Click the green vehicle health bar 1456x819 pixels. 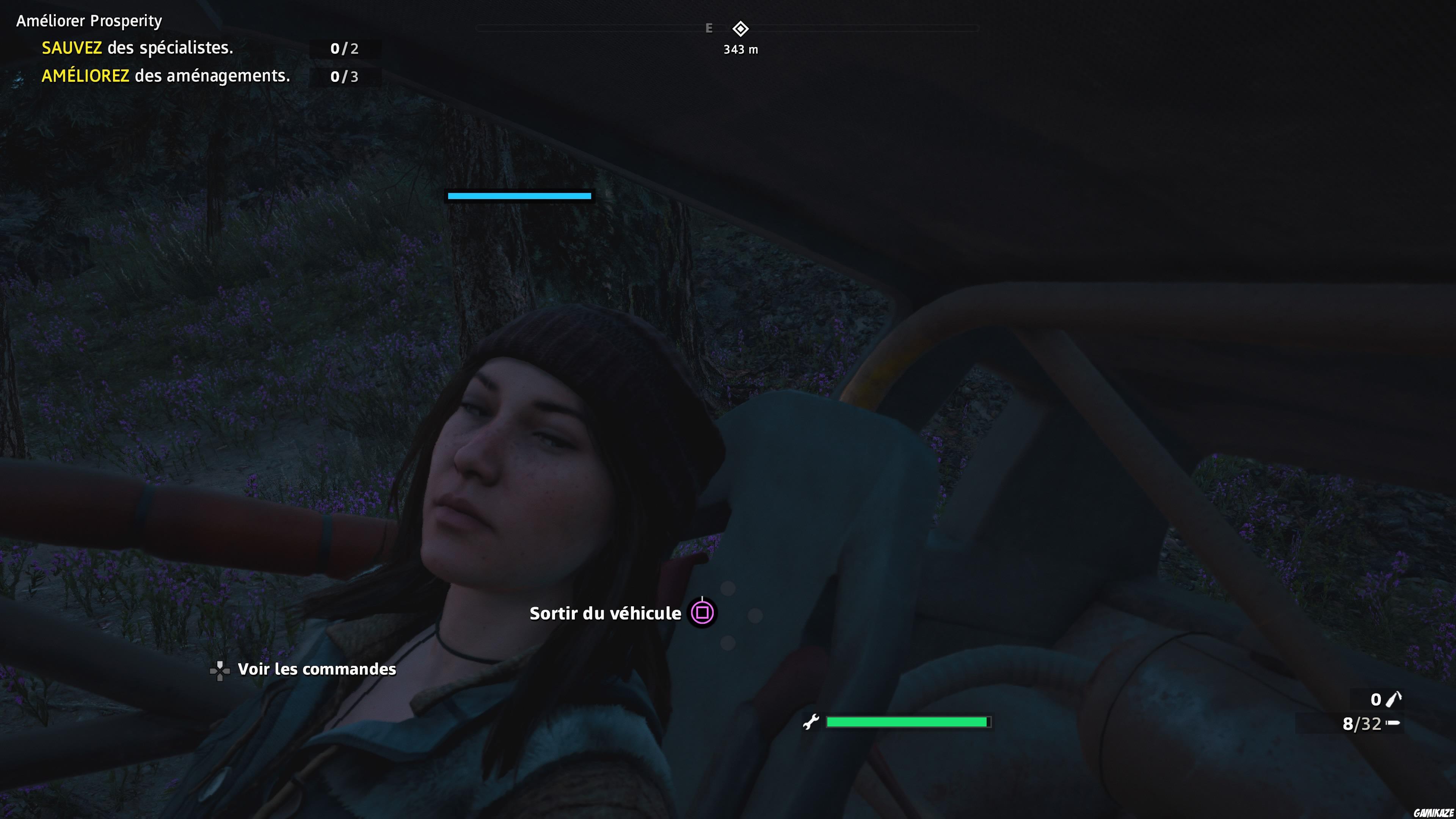906,722
